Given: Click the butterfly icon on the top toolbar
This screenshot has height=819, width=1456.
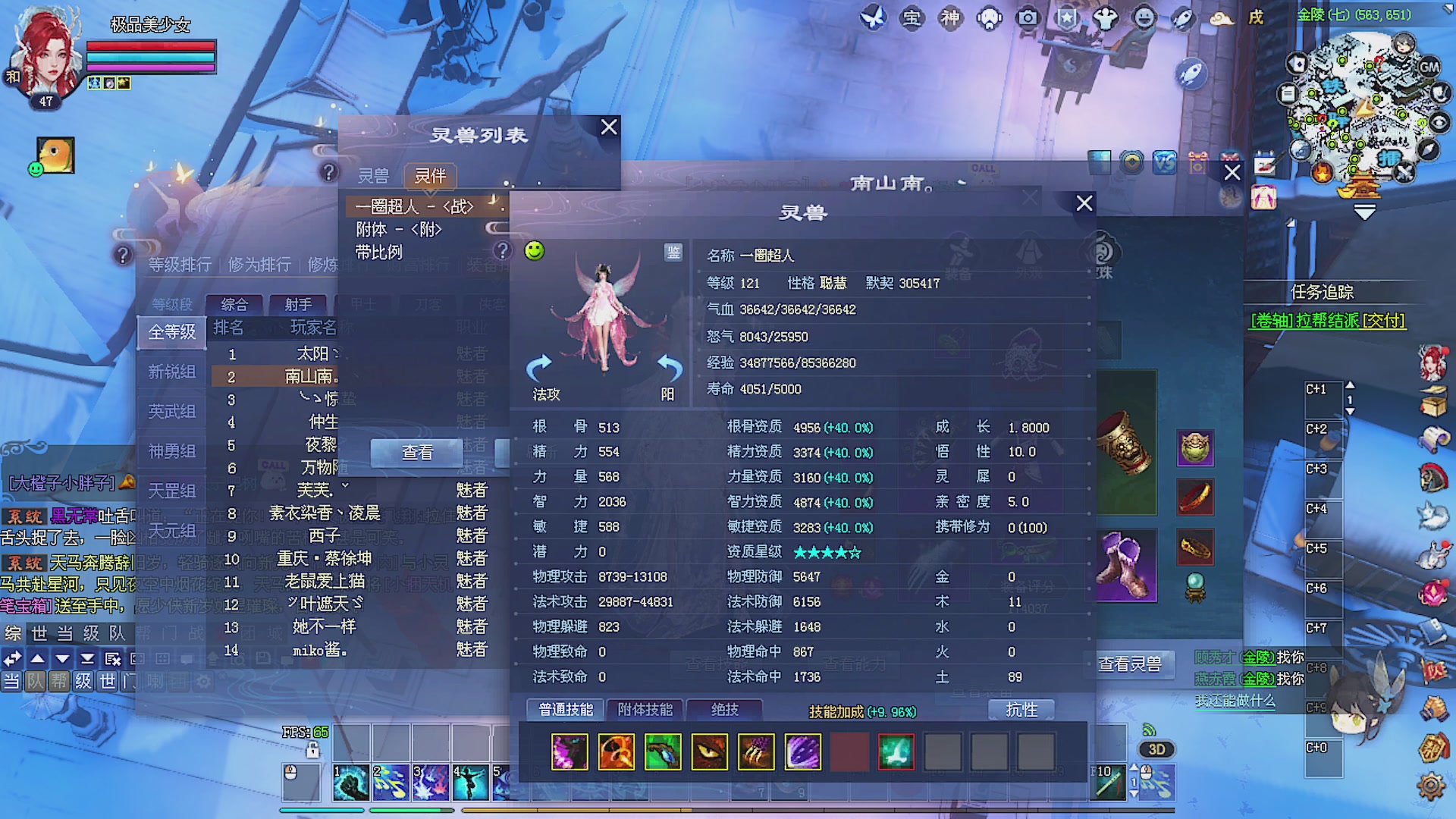Looking at the screenshot, I should point(874,17).
